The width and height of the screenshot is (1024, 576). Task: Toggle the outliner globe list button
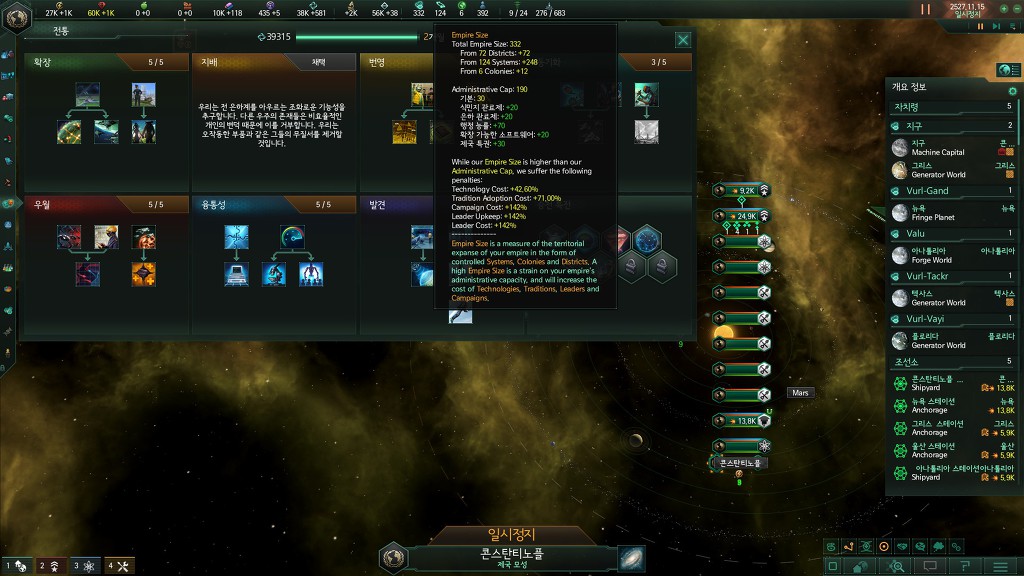coord(1007,69)
